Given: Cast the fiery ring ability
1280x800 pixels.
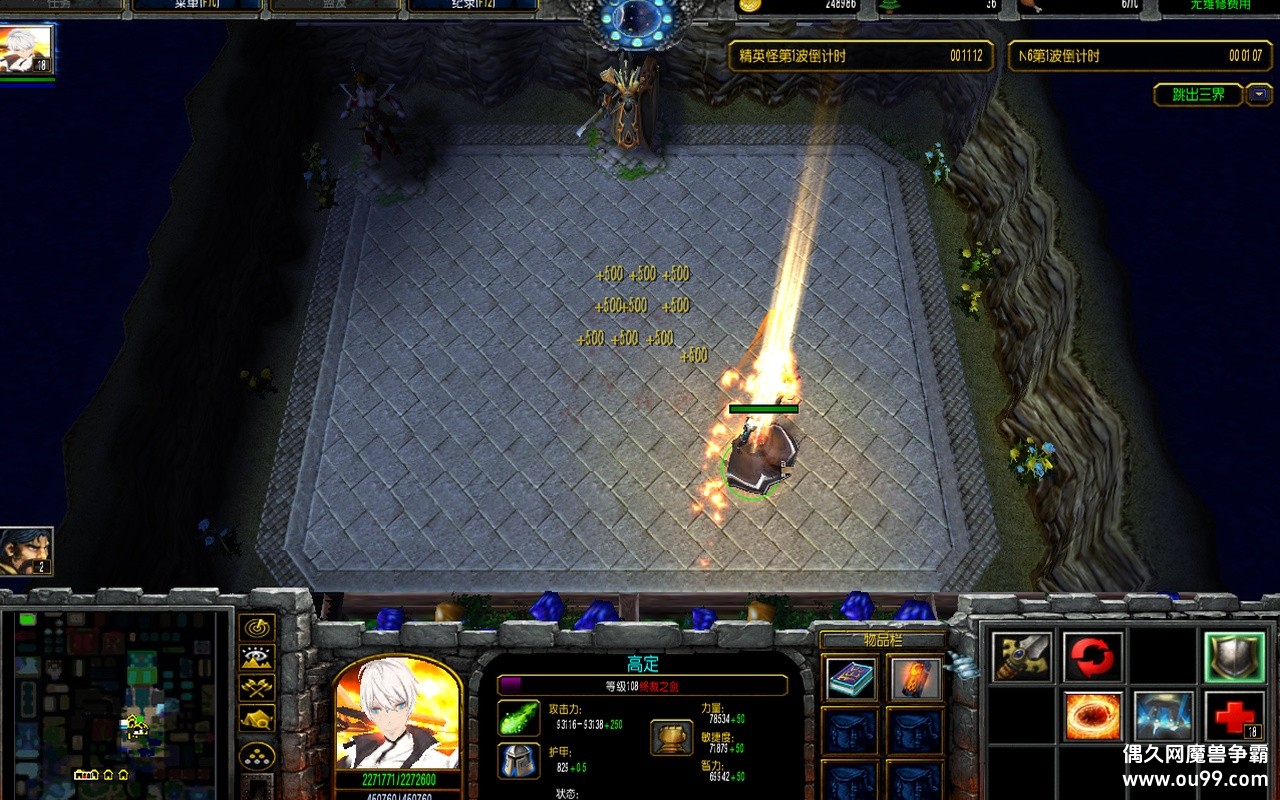Looking at the screenshot, I should [x=1093, y=716].
